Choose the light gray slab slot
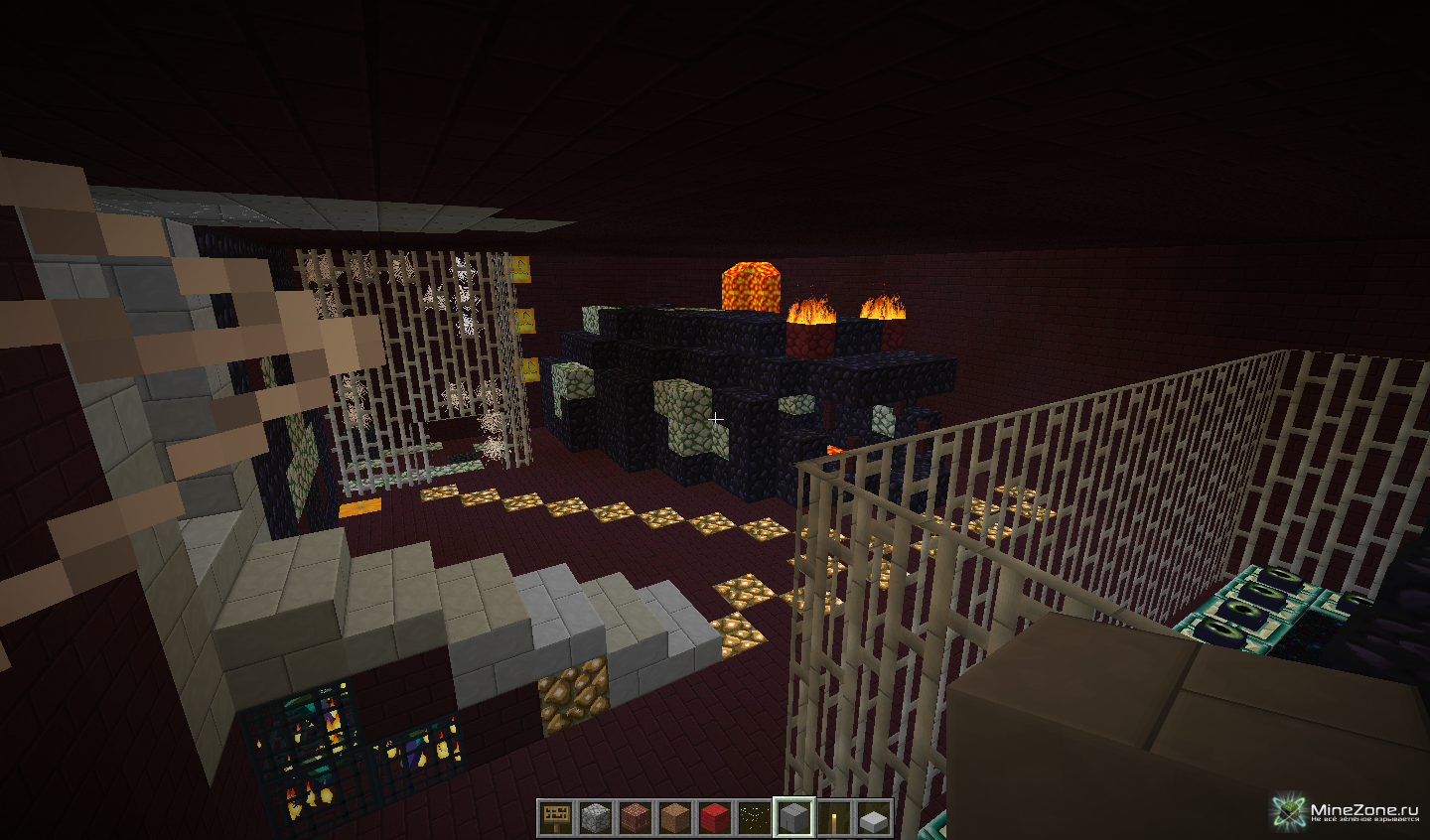 pos(874,819)
